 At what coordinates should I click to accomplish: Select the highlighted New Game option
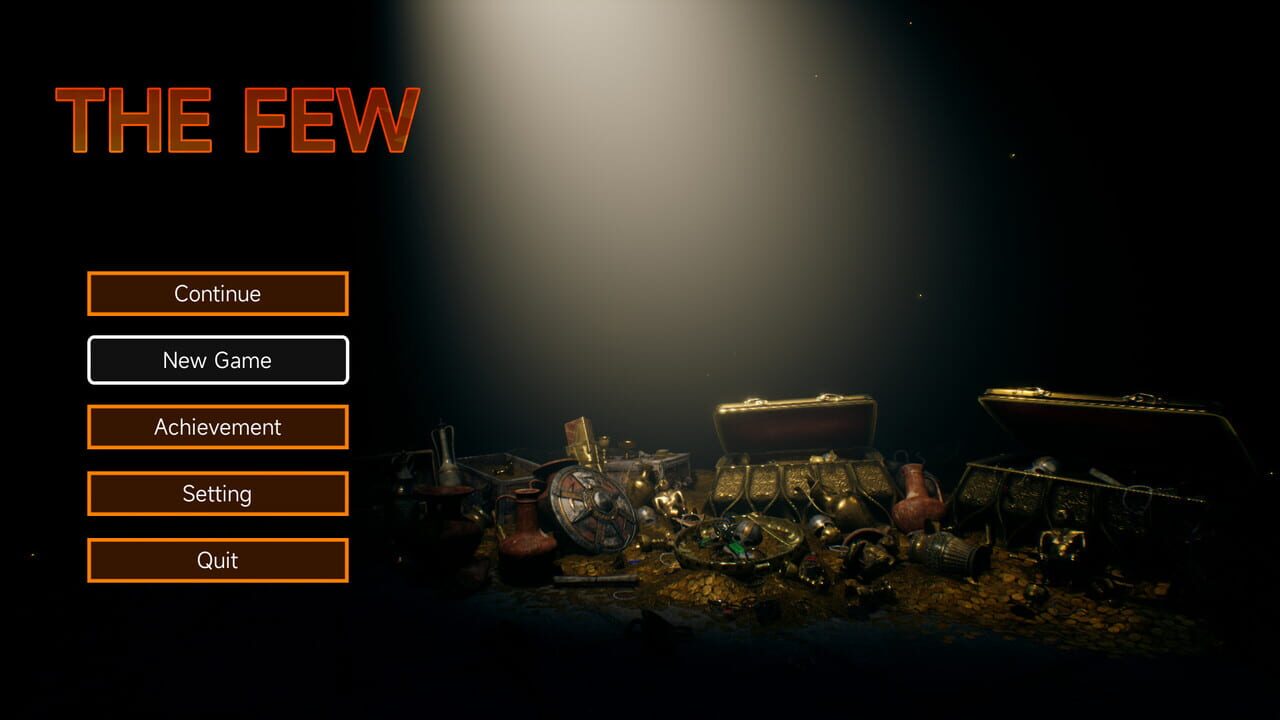point(217,360)
